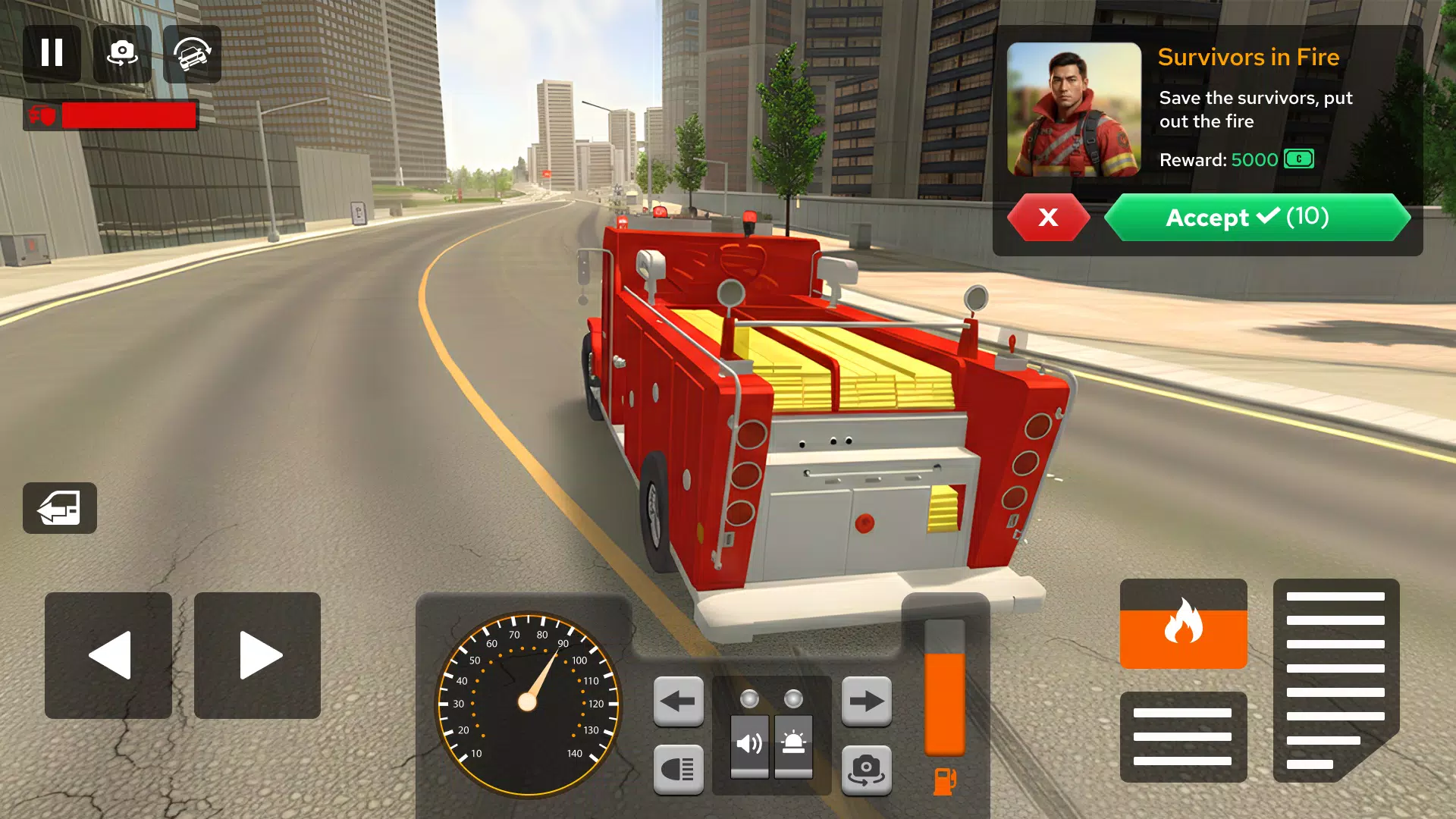Decline the mission with red X
This screenshot has height=819, width=1456.
(x=1048, y=218)
